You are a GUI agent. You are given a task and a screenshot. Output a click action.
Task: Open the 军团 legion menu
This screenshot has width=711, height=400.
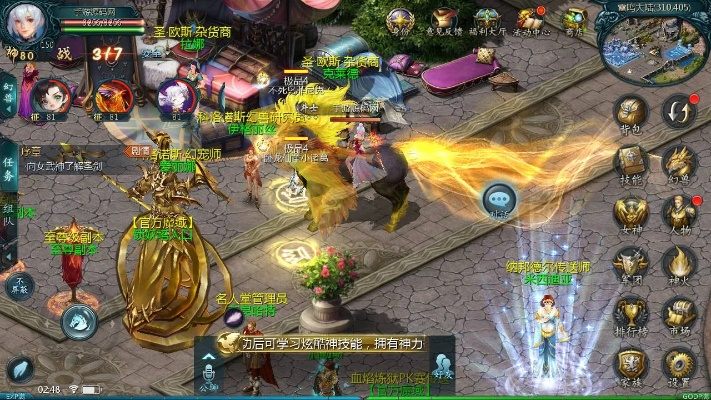pos(630,263)
